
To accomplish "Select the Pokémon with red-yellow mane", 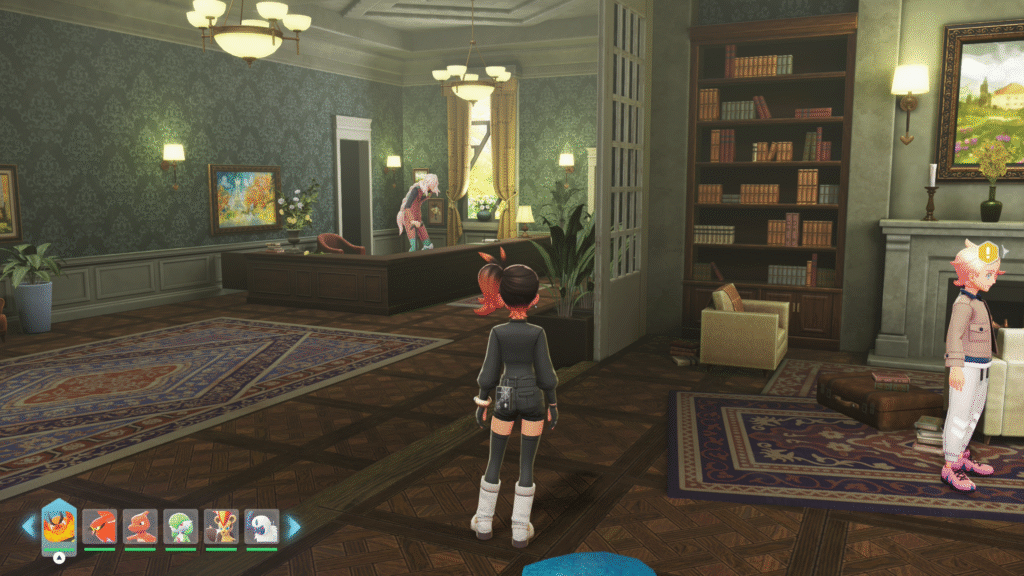I will [x=221, y=526].
